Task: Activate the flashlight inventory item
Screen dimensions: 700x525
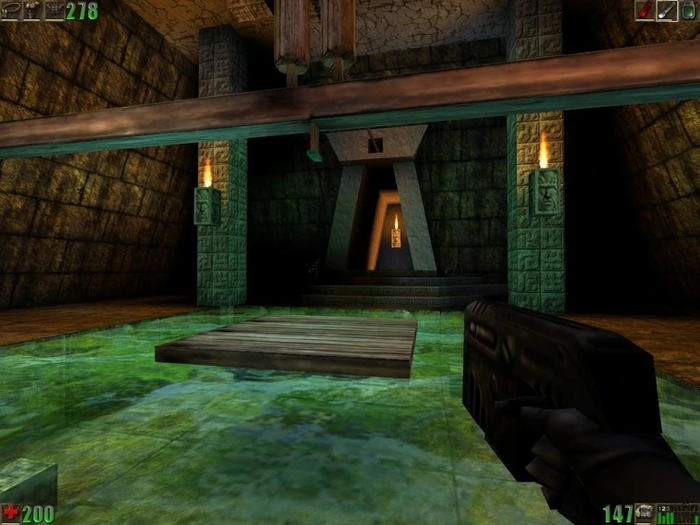Action: (668, 10)
